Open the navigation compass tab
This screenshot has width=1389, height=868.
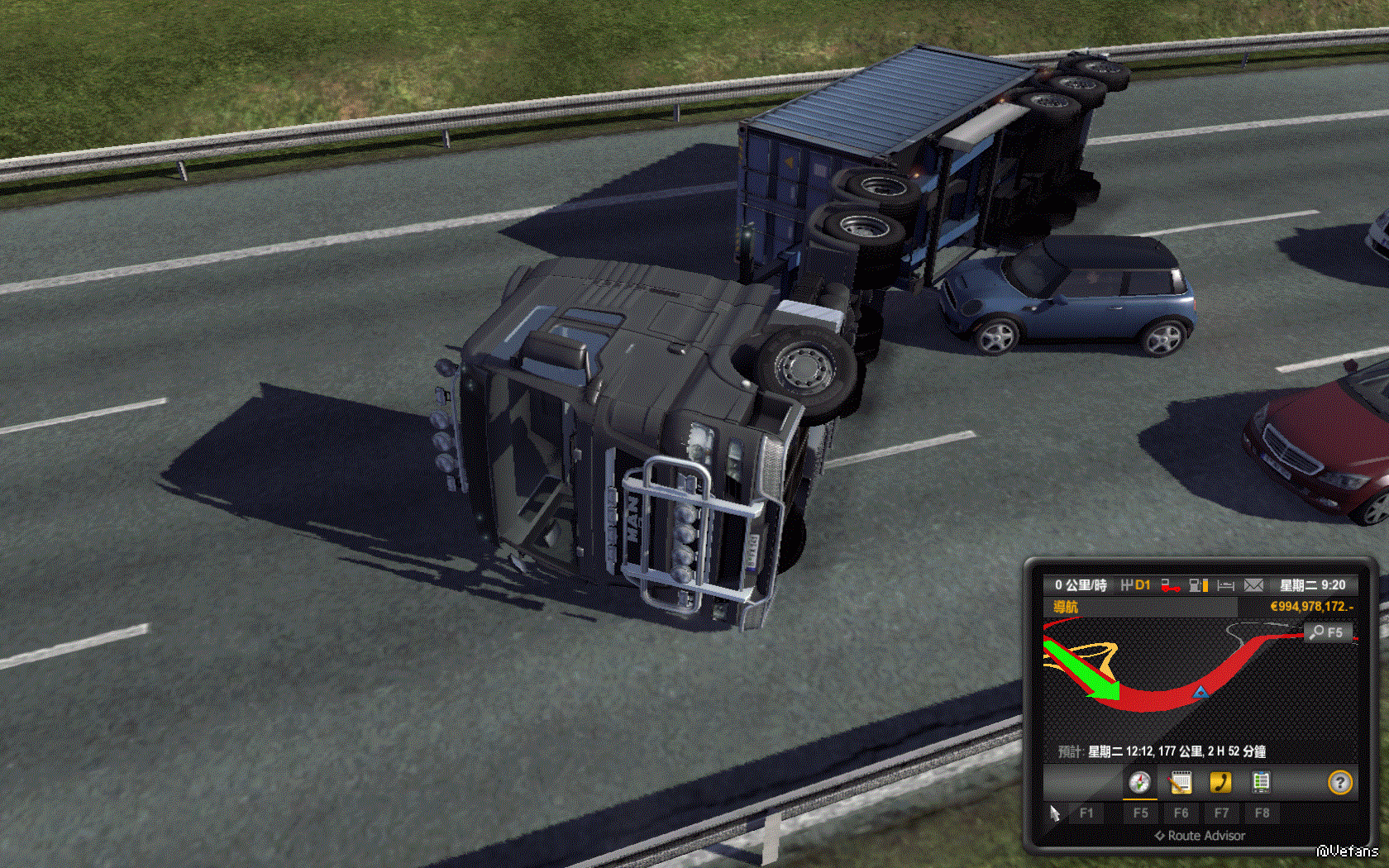pyautogui.click(x=1139, y=782)
